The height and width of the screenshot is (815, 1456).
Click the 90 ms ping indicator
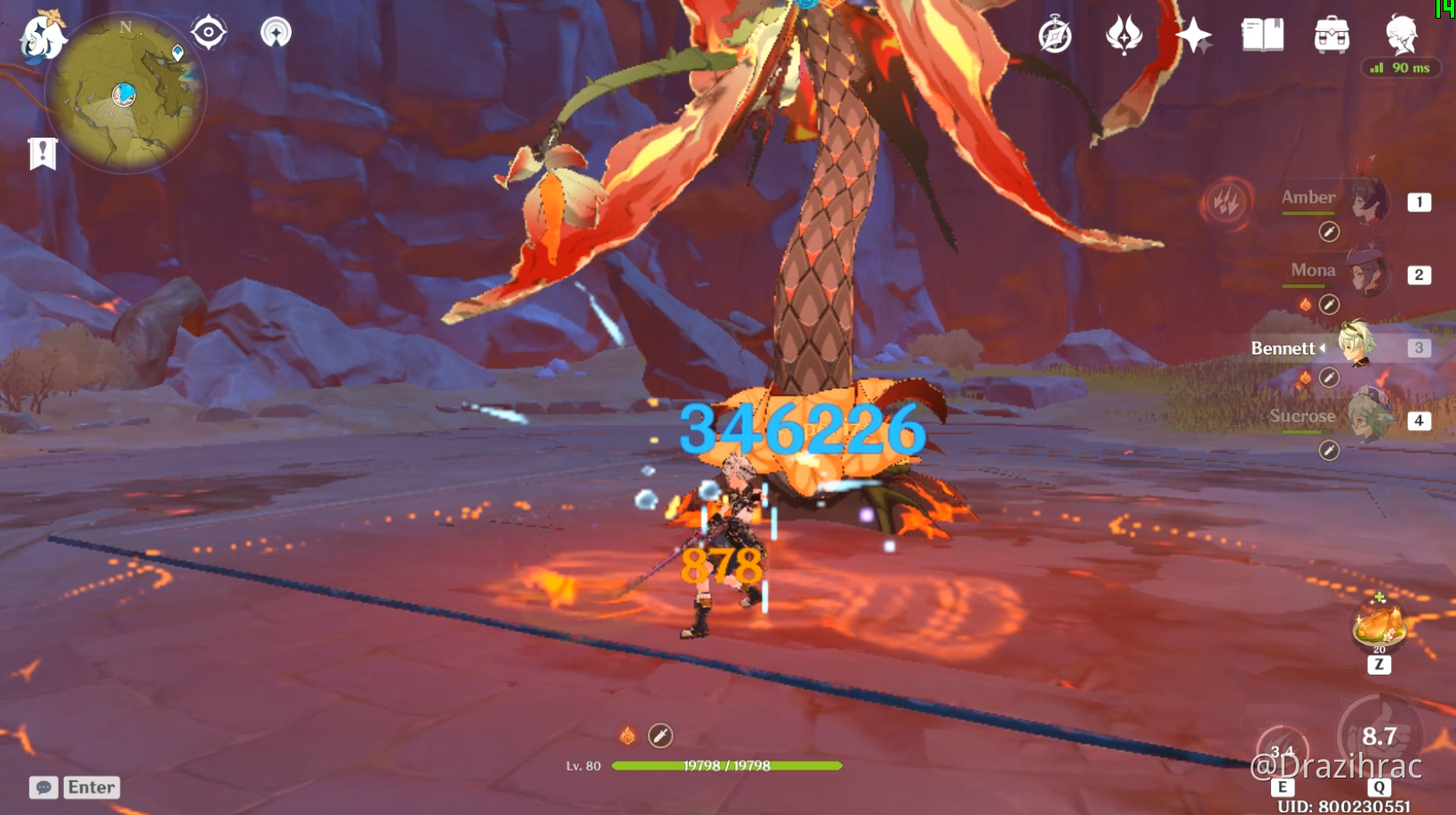tap(1401, 67)
